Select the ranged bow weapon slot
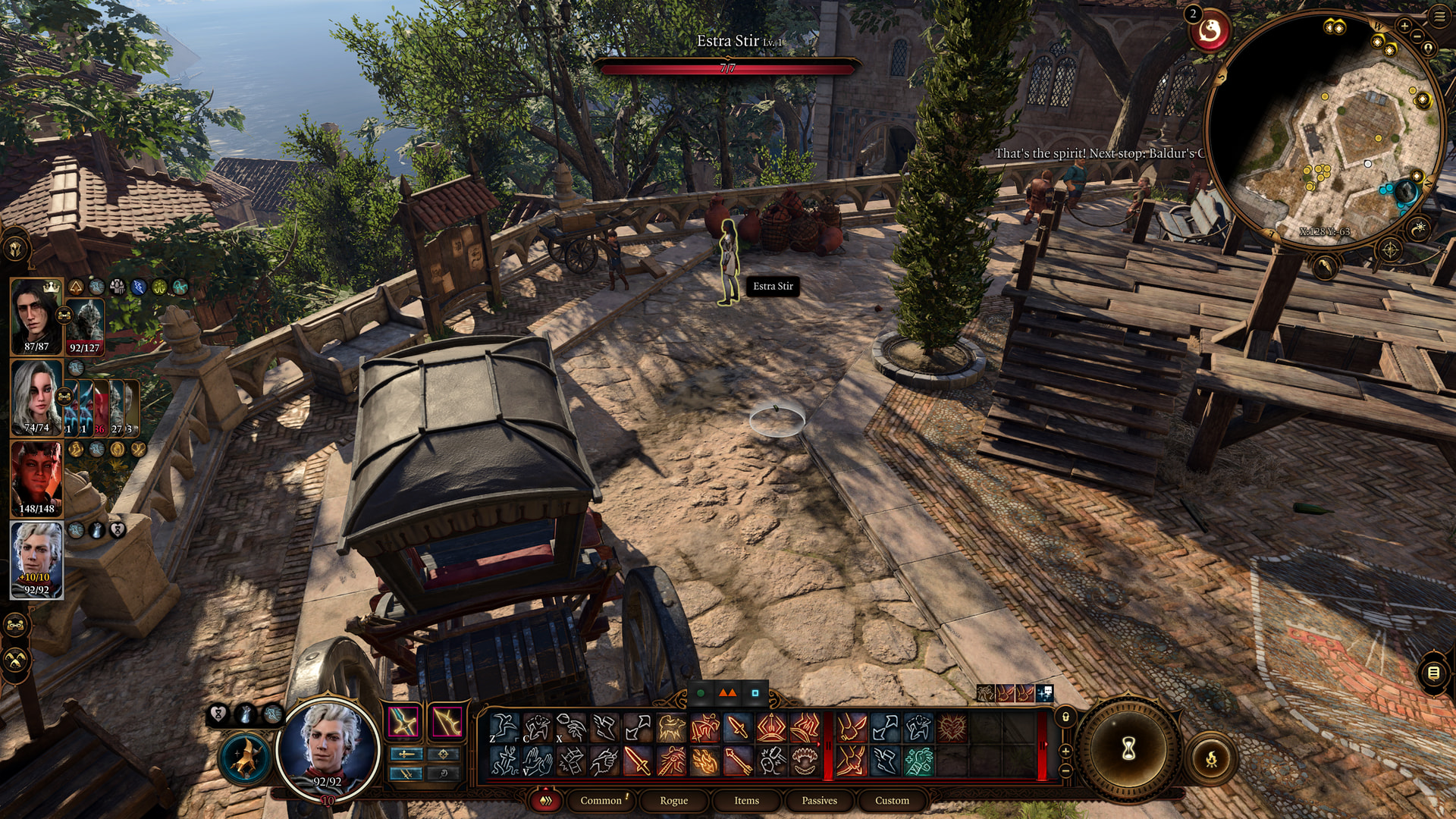This screenshot has width=1456, height=819. 447,721
